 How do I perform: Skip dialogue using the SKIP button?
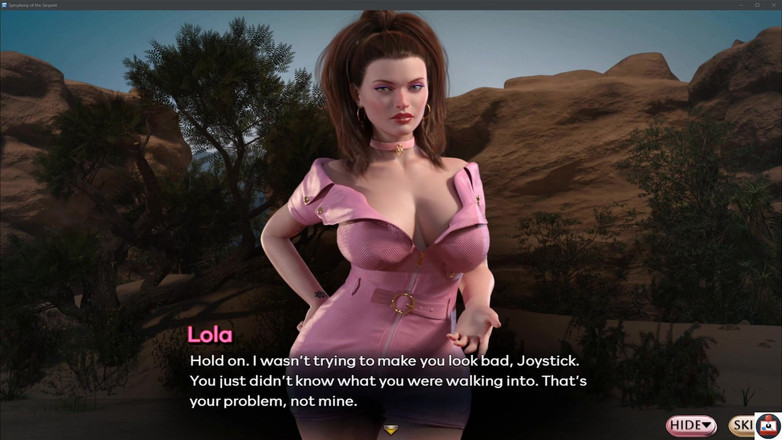pos(741,425)
